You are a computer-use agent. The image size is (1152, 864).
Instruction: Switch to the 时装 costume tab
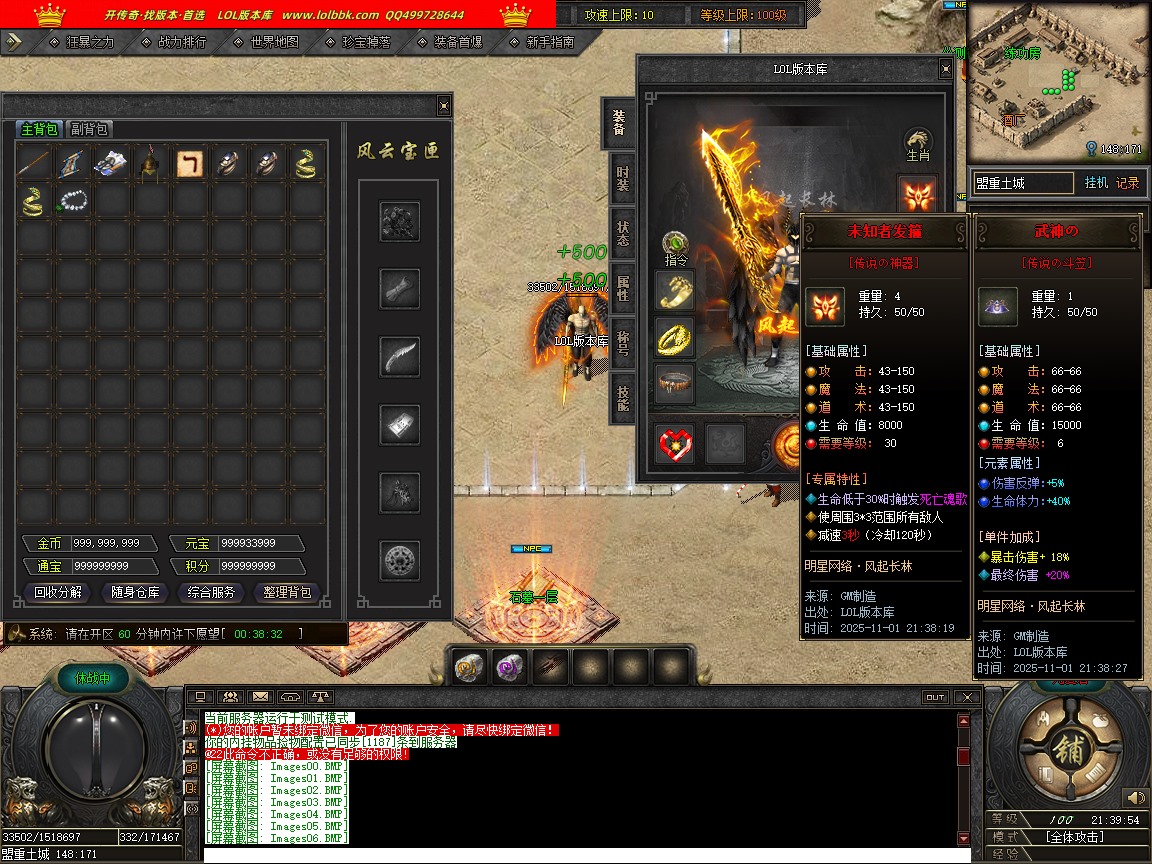point(622,180)
